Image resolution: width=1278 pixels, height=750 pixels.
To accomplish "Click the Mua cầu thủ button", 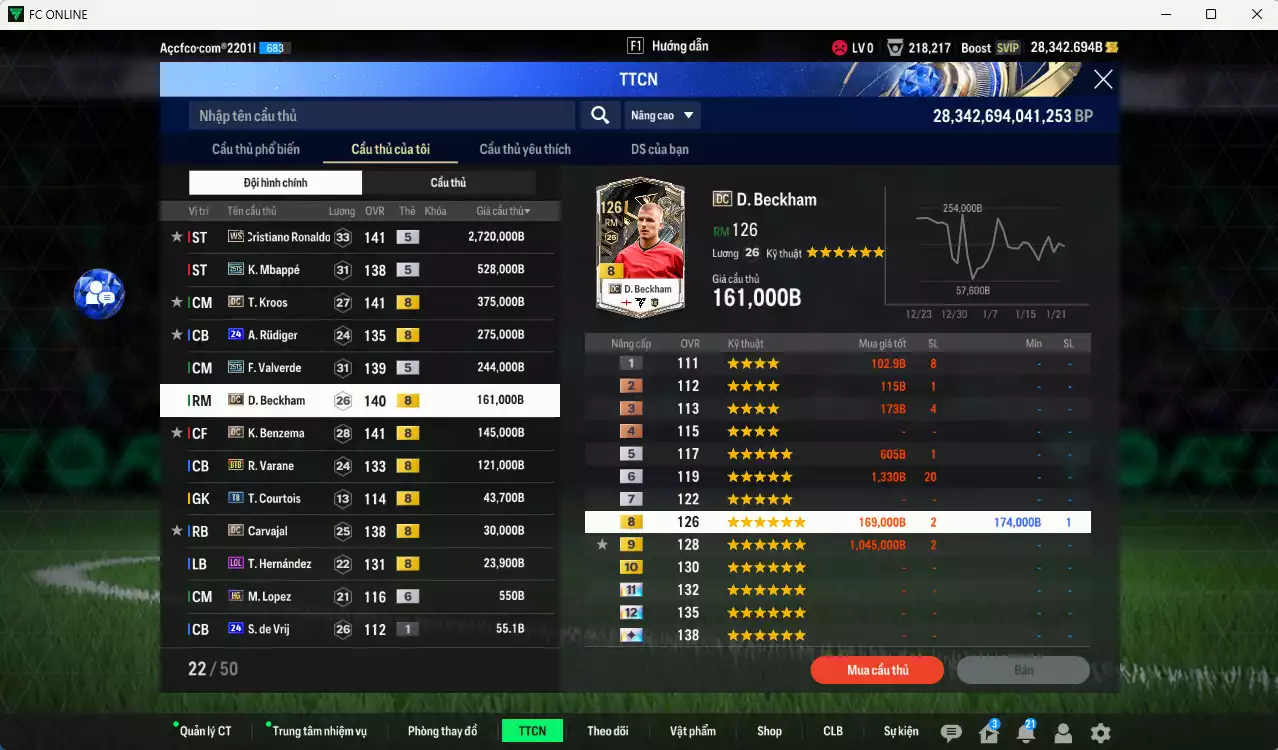I will 877,670.
